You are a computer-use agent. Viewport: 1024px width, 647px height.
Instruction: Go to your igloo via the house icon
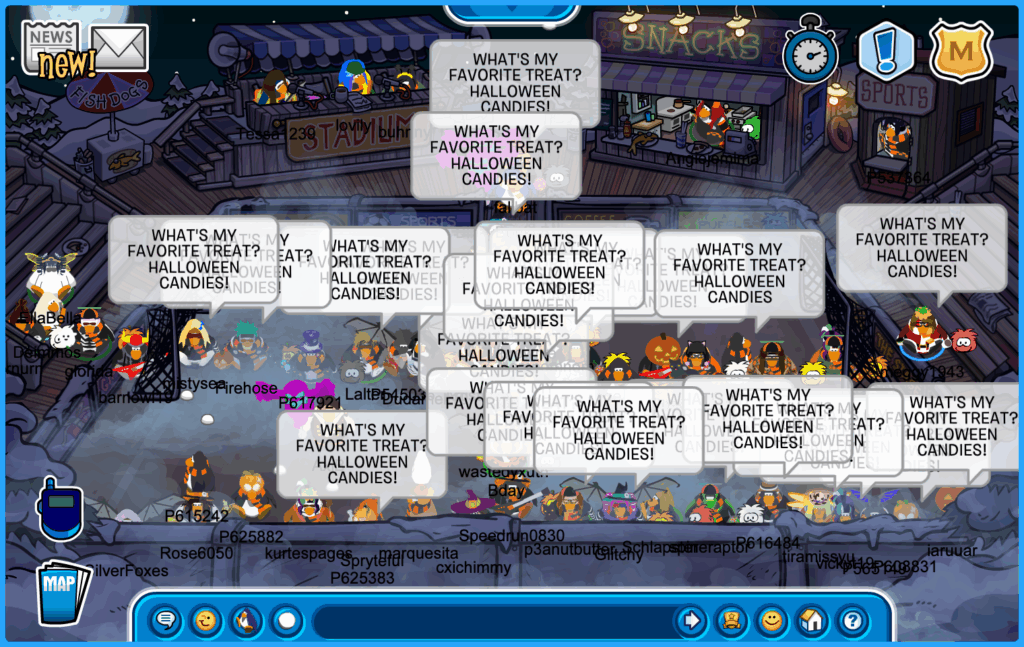811,621
